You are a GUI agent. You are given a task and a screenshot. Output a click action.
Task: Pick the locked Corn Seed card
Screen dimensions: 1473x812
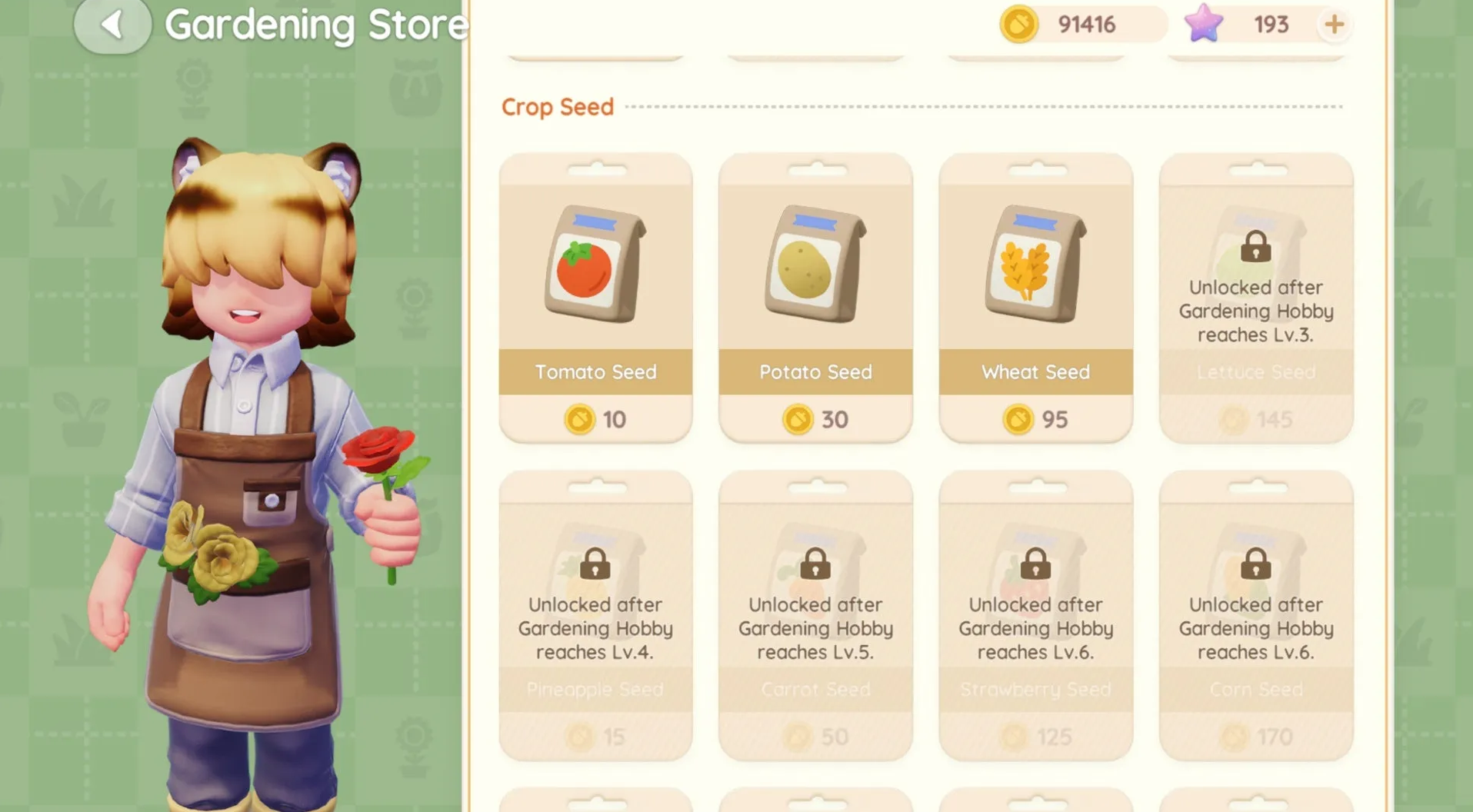1255,615
